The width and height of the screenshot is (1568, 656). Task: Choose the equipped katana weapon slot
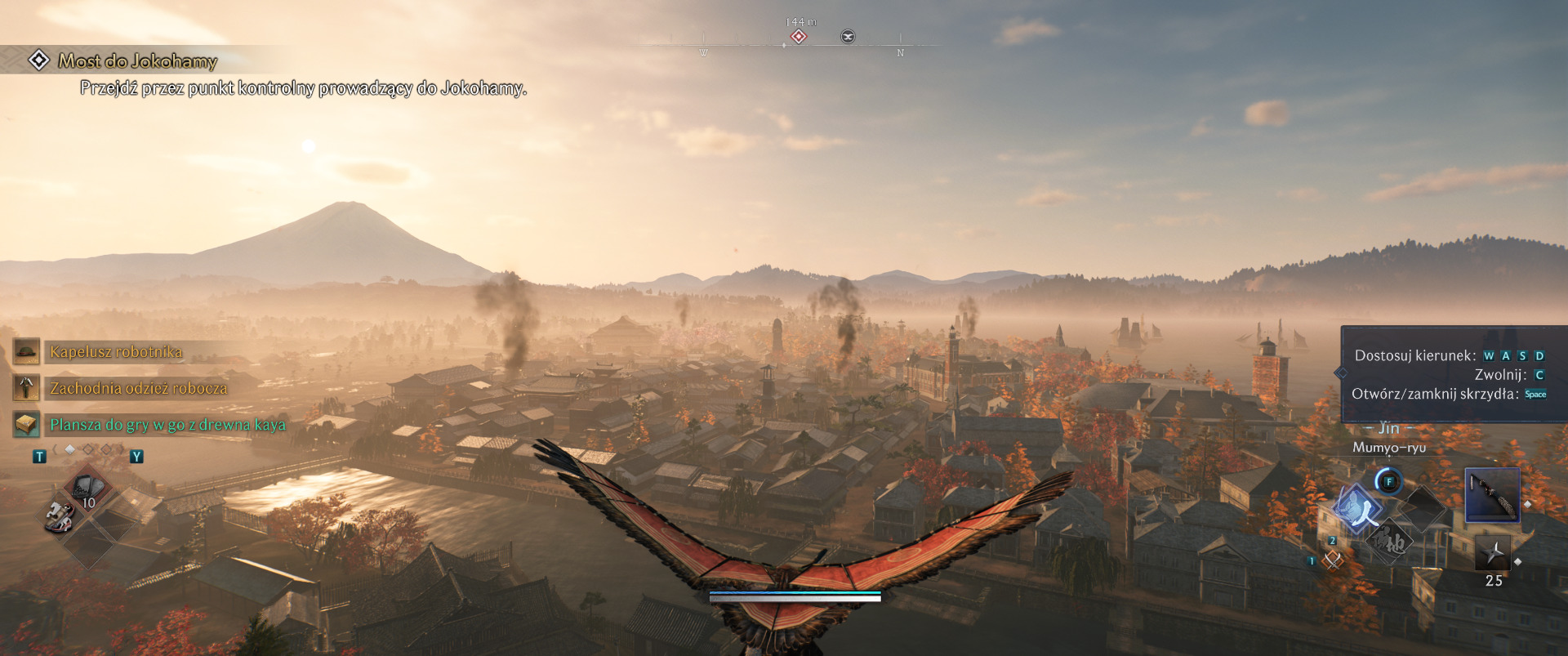click(x=1492, y=495)
